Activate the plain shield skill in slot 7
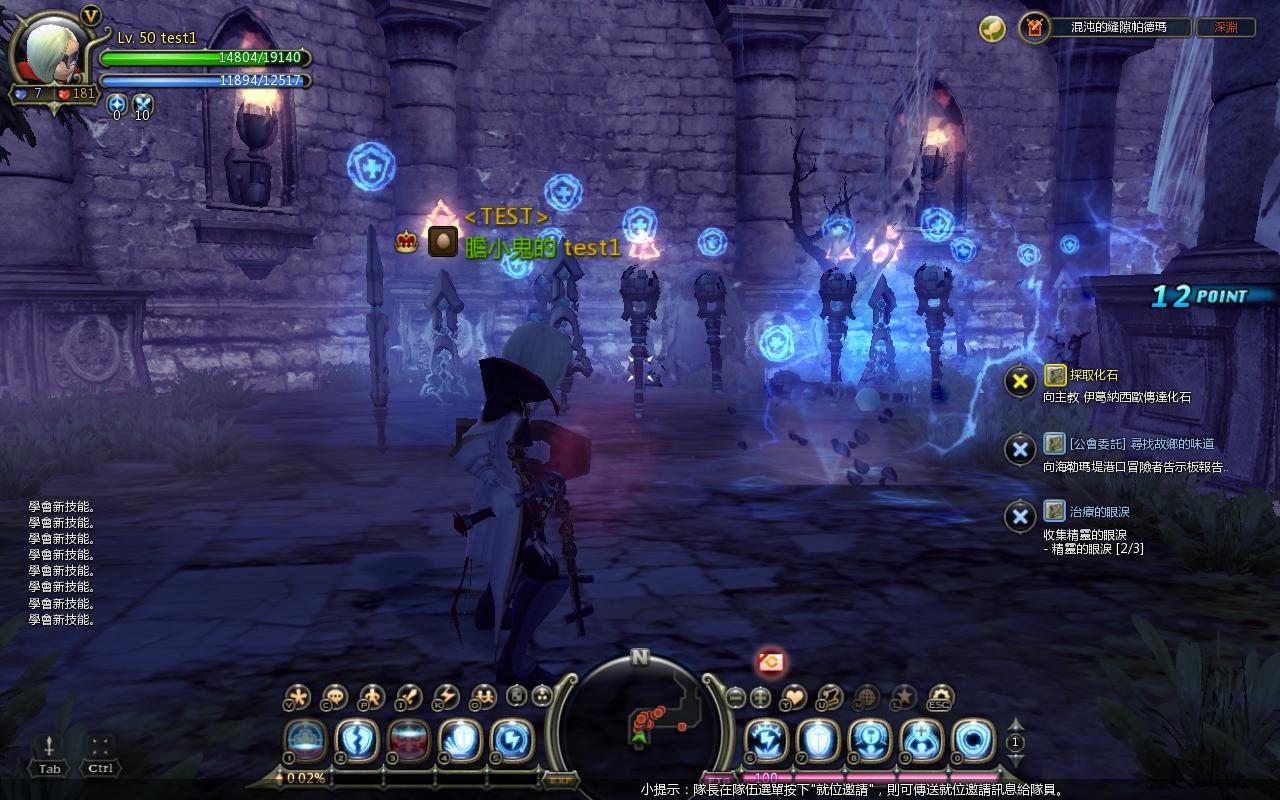The image size is (1280, 800). point(817,741)
